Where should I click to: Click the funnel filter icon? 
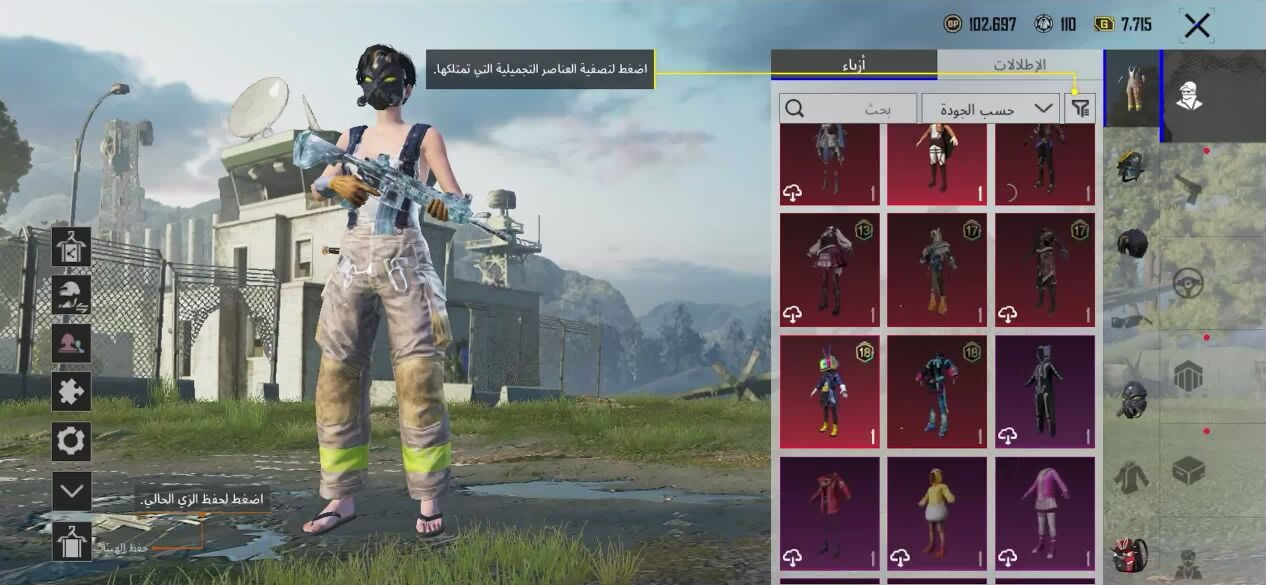(1080, 108)
